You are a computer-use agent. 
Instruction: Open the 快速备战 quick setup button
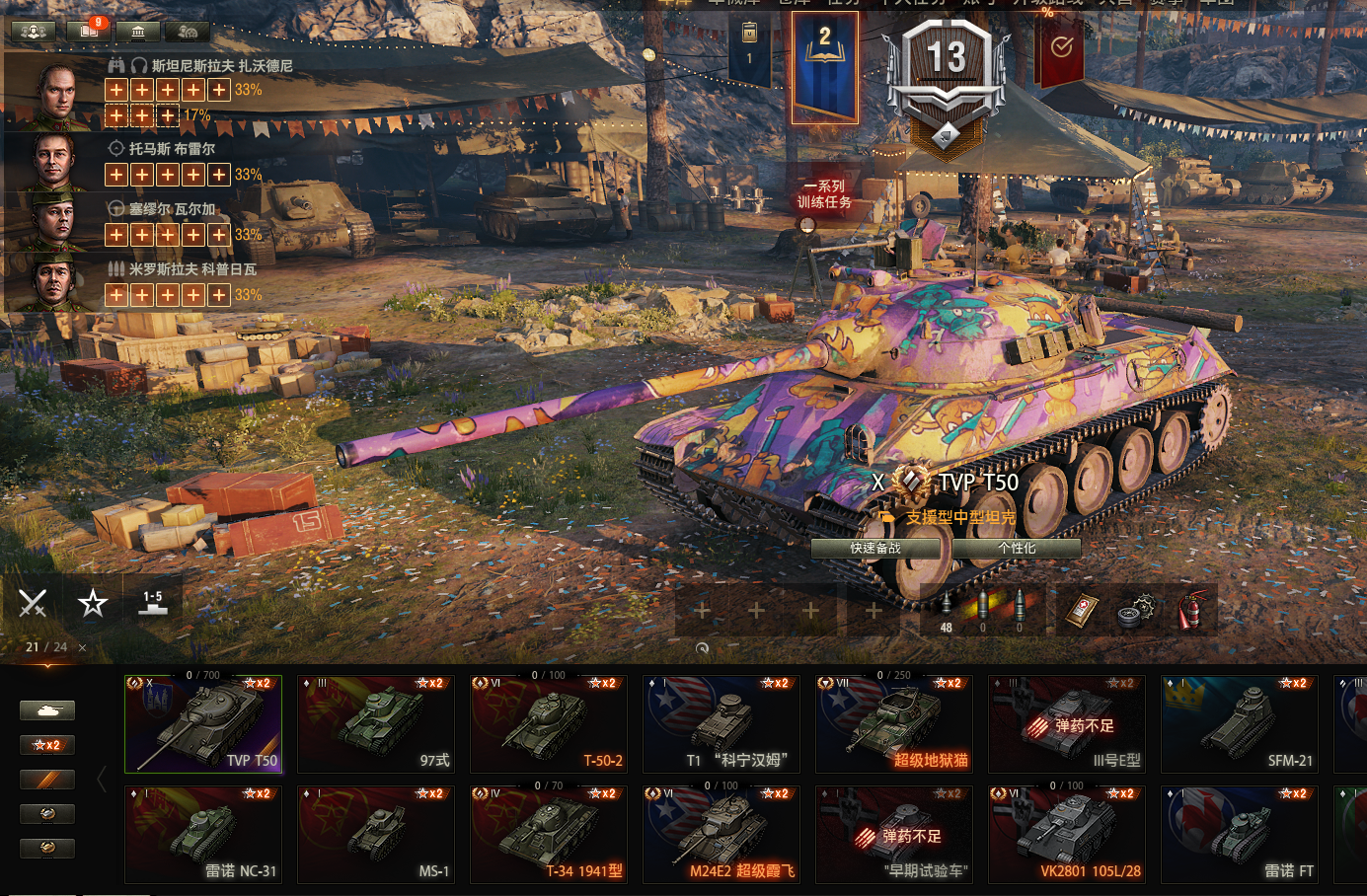point(874,549)
